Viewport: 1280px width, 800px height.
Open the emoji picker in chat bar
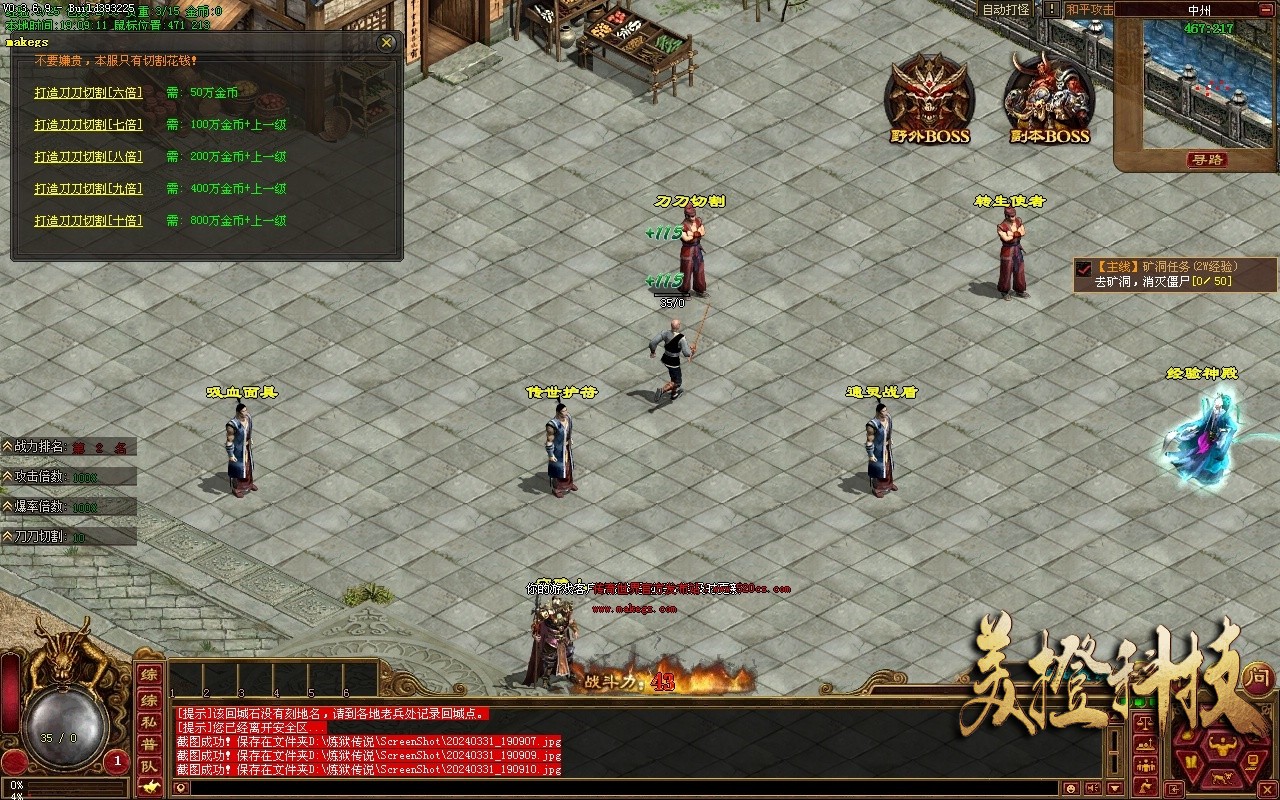[1070, 789]
